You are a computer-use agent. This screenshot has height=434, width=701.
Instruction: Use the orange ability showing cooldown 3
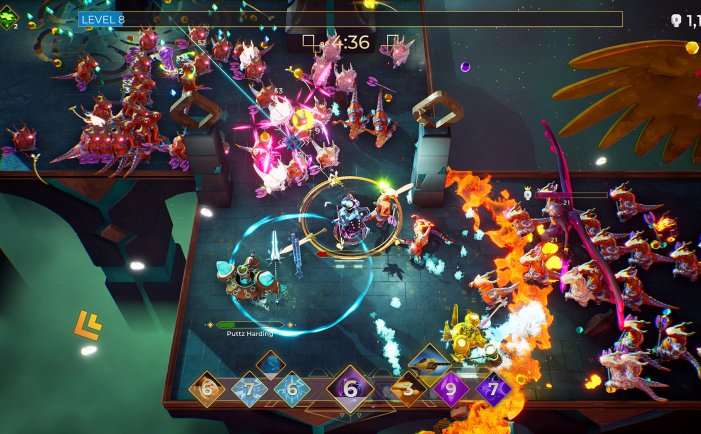coord(405,390)
